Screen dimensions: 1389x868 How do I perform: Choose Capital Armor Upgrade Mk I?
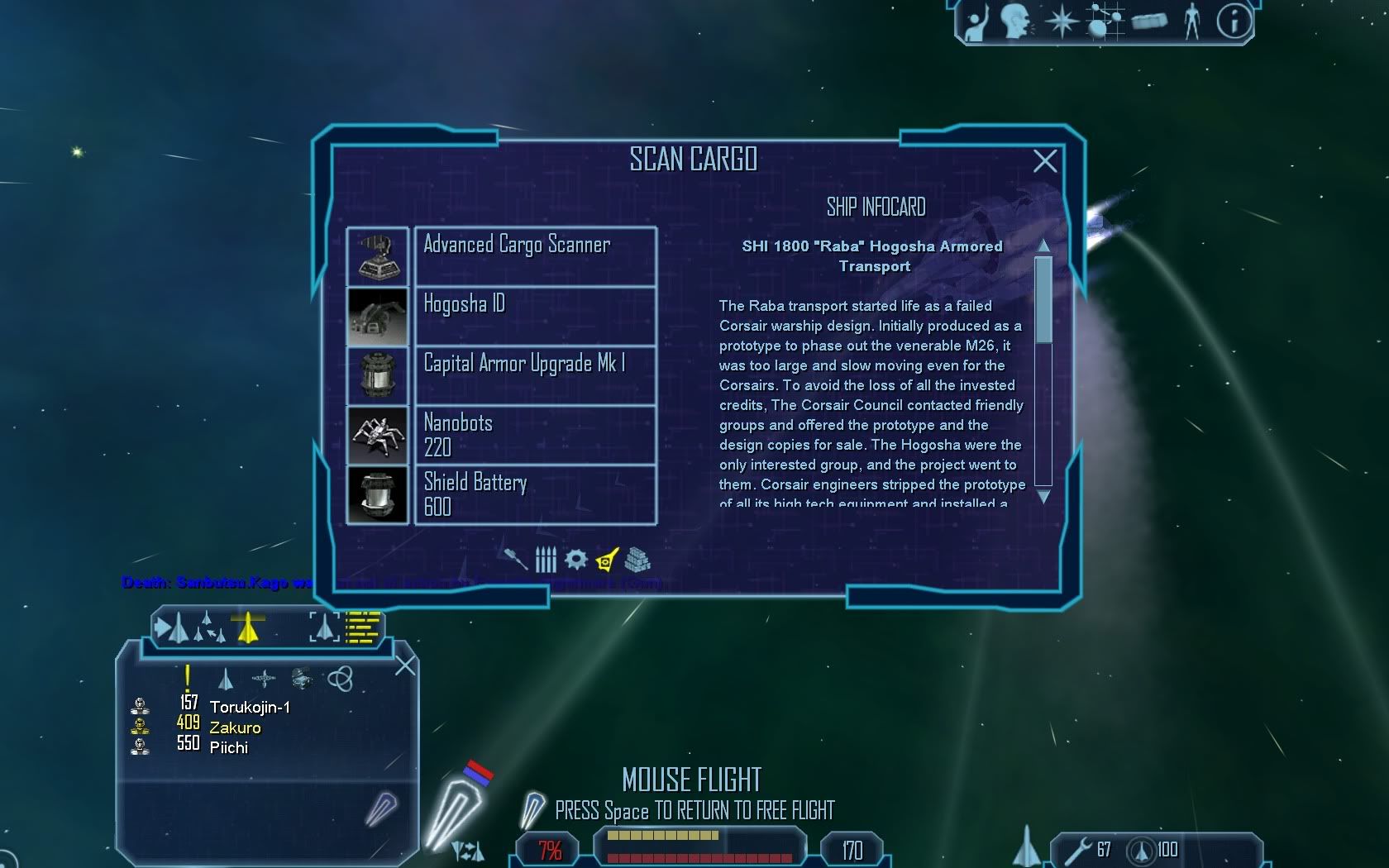coord(535,375)
